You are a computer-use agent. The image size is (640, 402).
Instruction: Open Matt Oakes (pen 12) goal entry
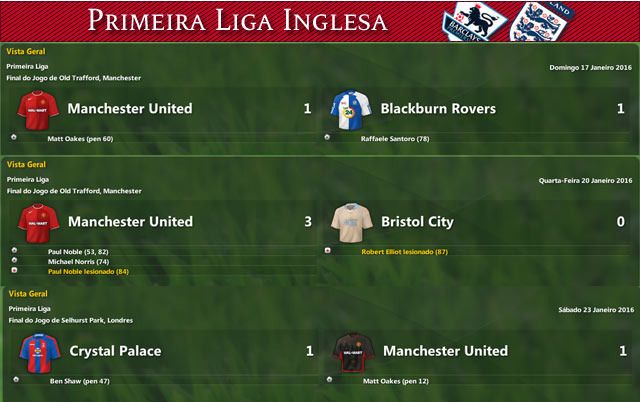[395, 381]
